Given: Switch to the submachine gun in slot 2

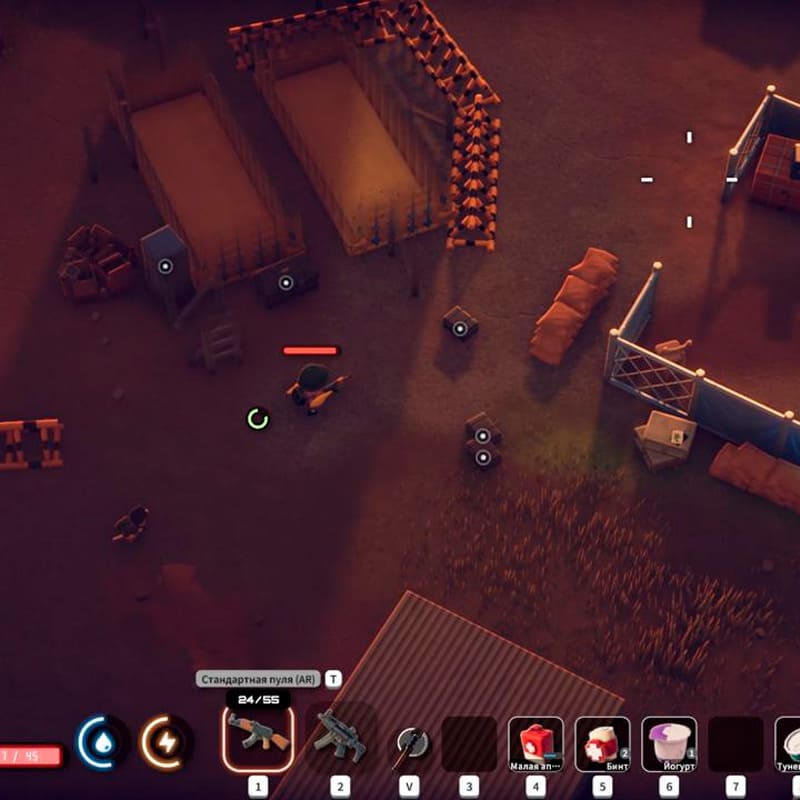Looking at the screenshot, I should [x=340, y=740].
